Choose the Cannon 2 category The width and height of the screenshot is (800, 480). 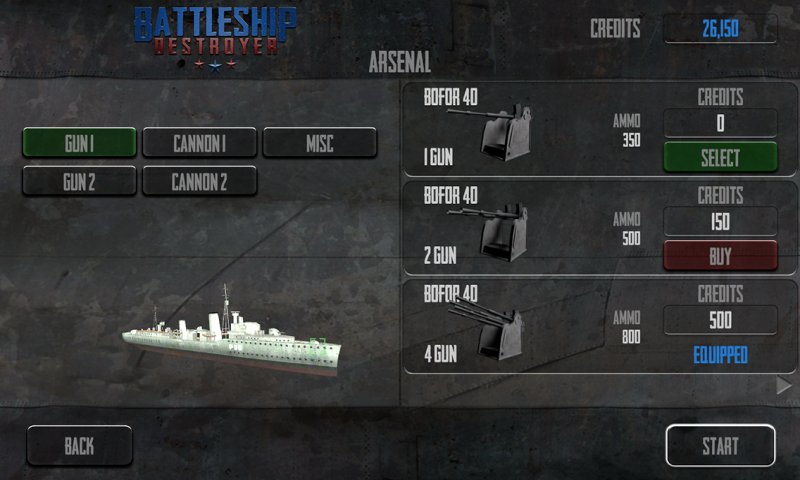pyautogui.click(x=199, y=181)
